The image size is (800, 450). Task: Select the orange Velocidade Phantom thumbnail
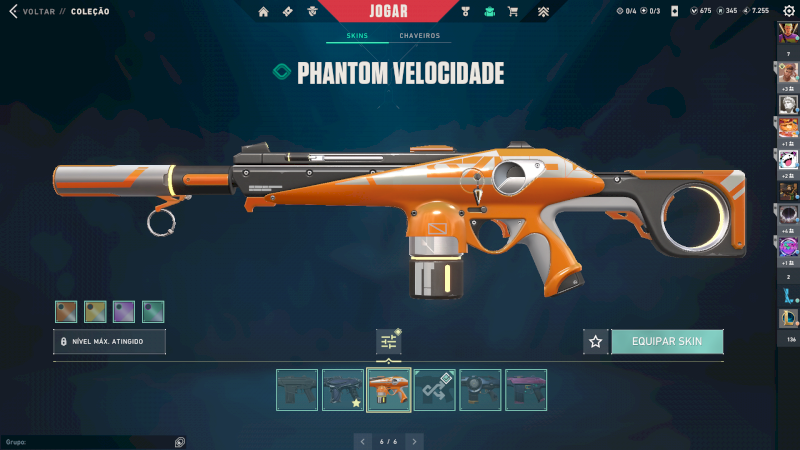point(388,390)
